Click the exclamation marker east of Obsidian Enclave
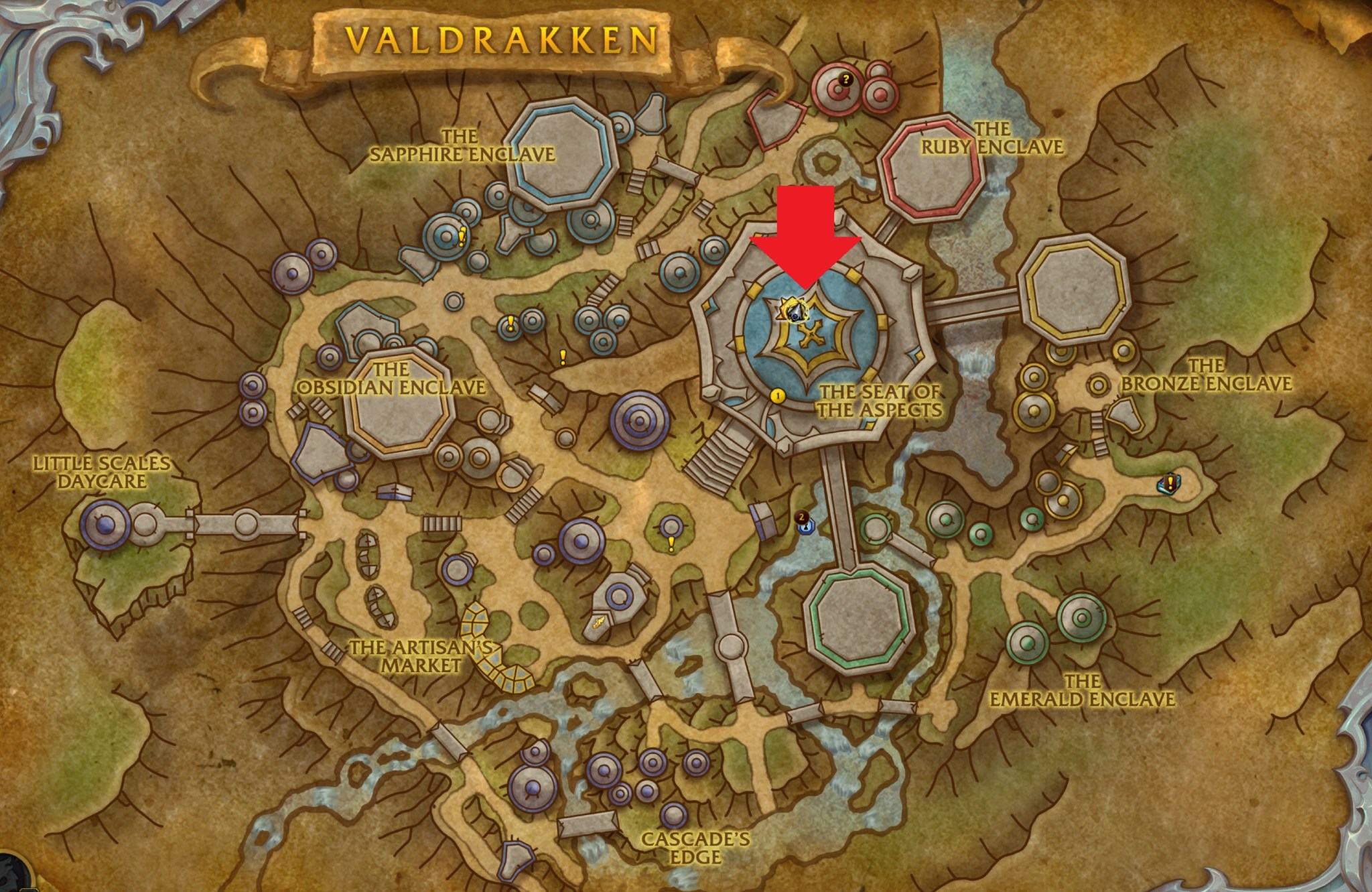This screenshot has width=1372, height=892. point(562,357)
